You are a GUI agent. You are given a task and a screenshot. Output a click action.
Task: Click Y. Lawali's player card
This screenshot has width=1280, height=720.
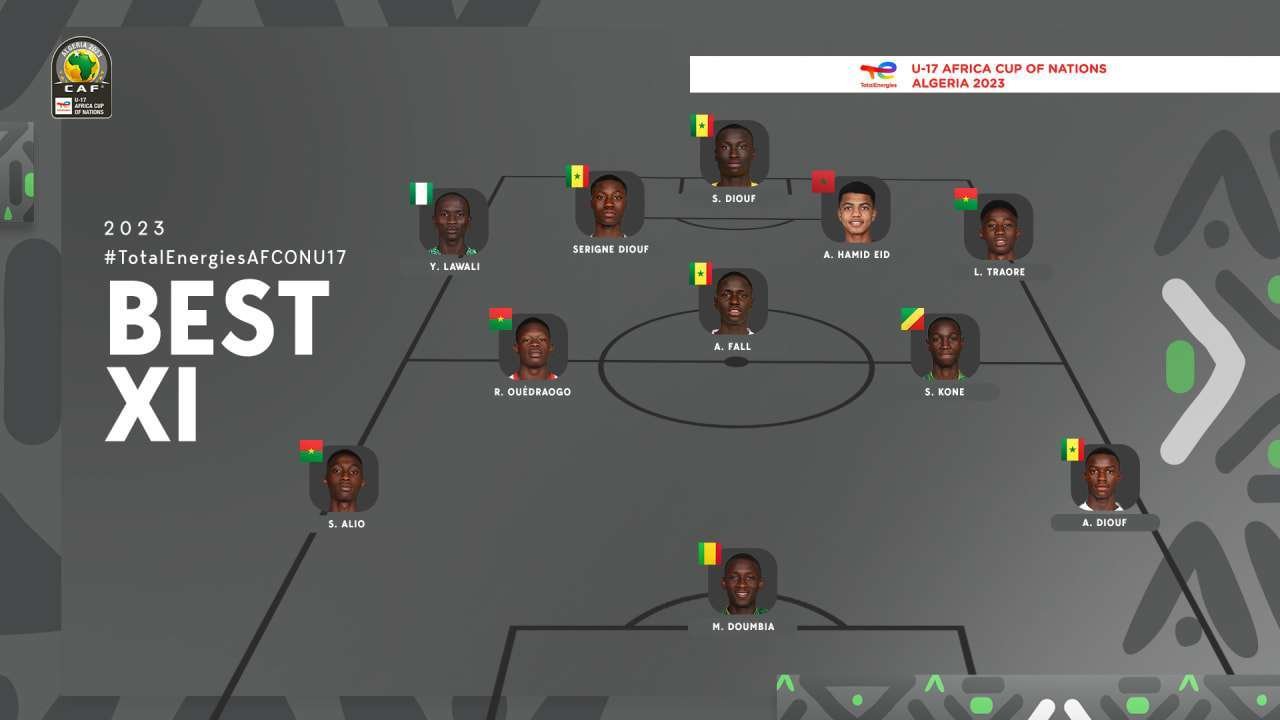click(x=453, y=221)
